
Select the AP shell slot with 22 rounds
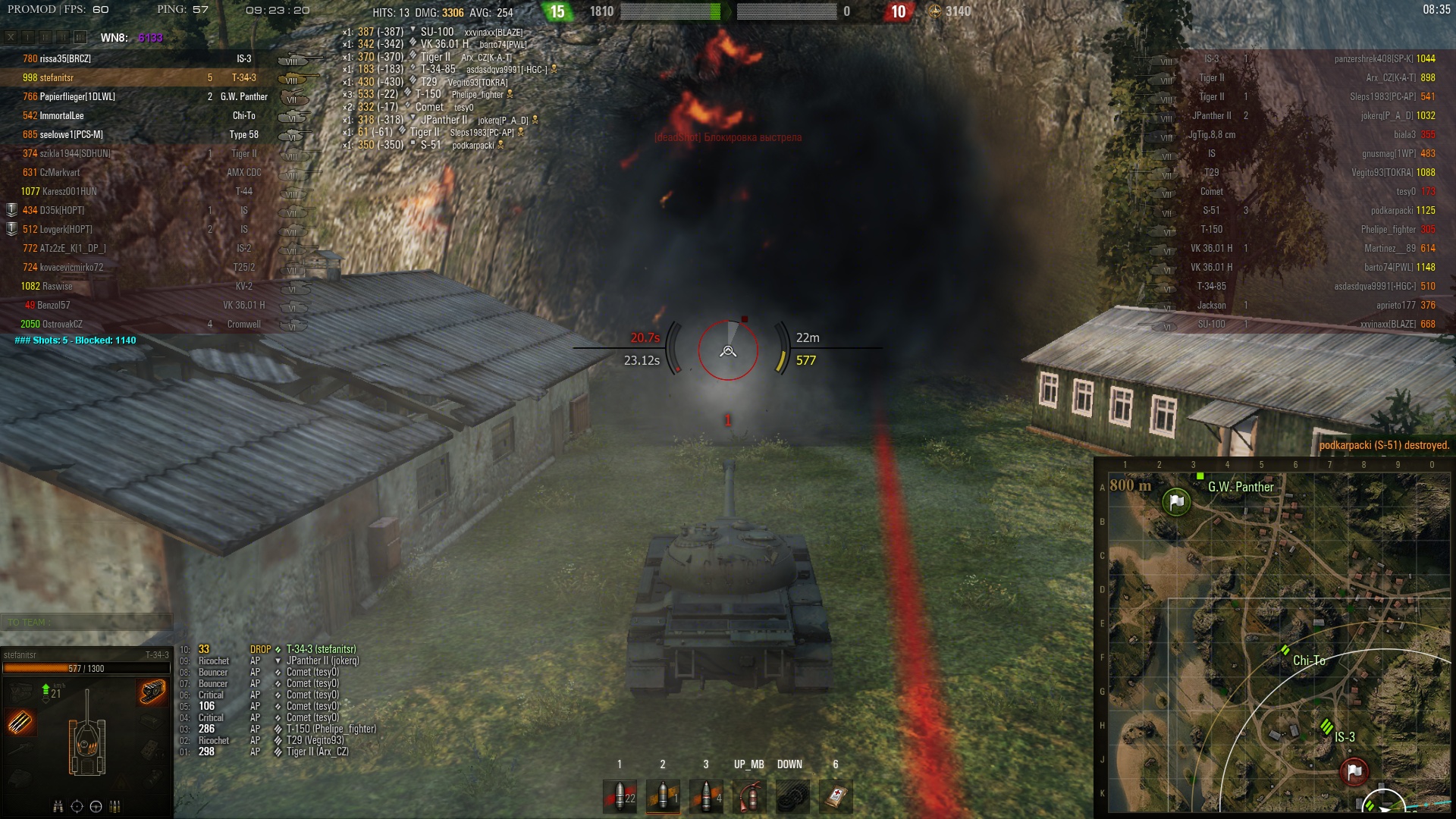620,796
